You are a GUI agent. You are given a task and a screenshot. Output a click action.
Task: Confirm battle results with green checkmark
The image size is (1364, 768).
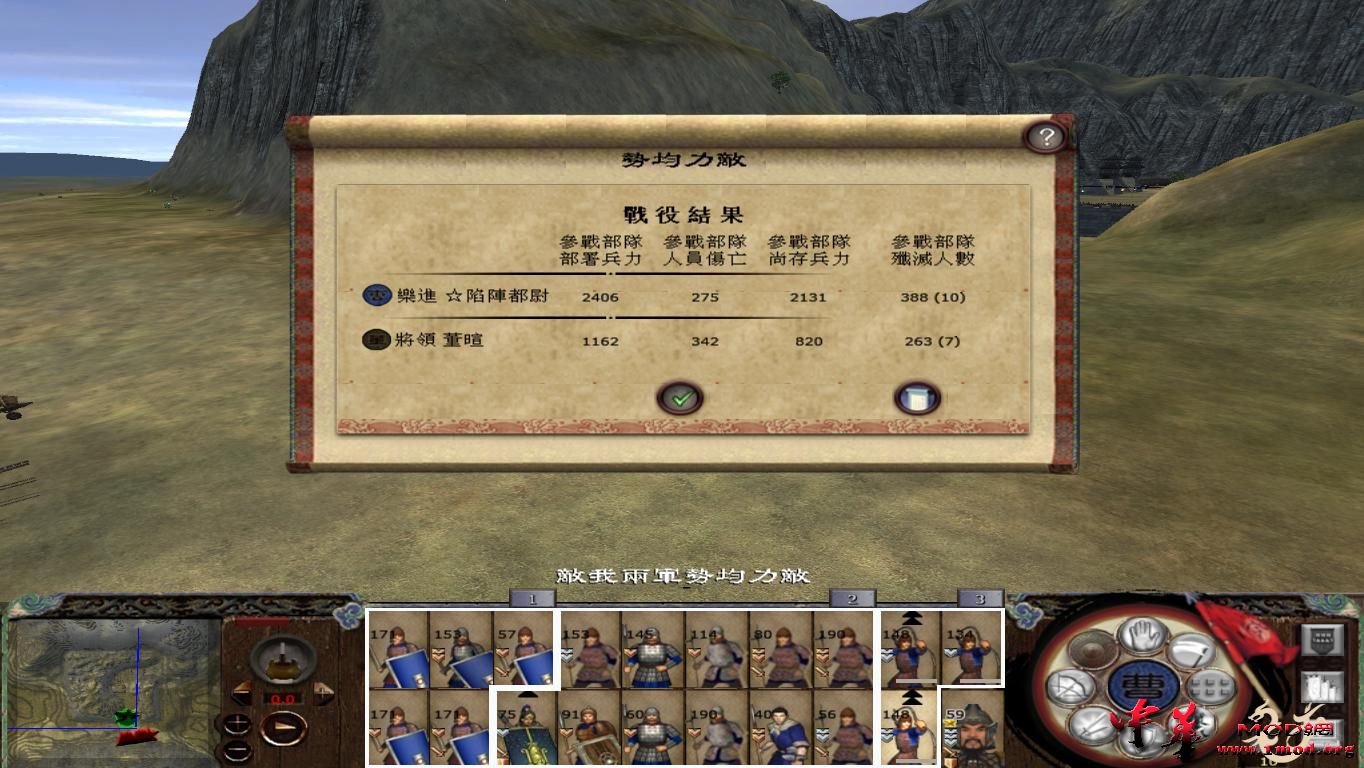tap(681, 397)
